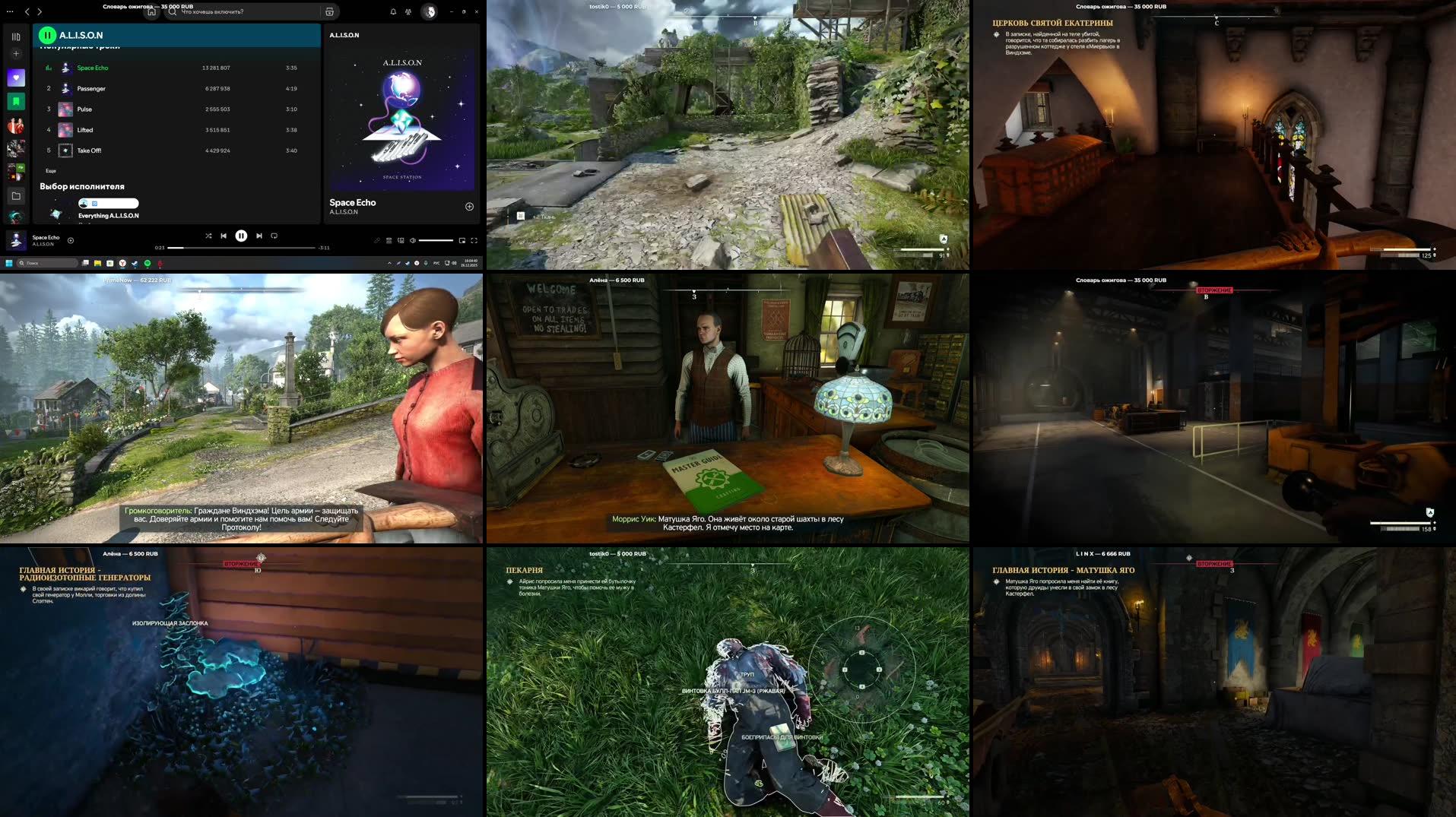The width and height of the screenshot is (1456, 817).
Task: Click the plus icon to create a playlist
Action: pos(16,53)
